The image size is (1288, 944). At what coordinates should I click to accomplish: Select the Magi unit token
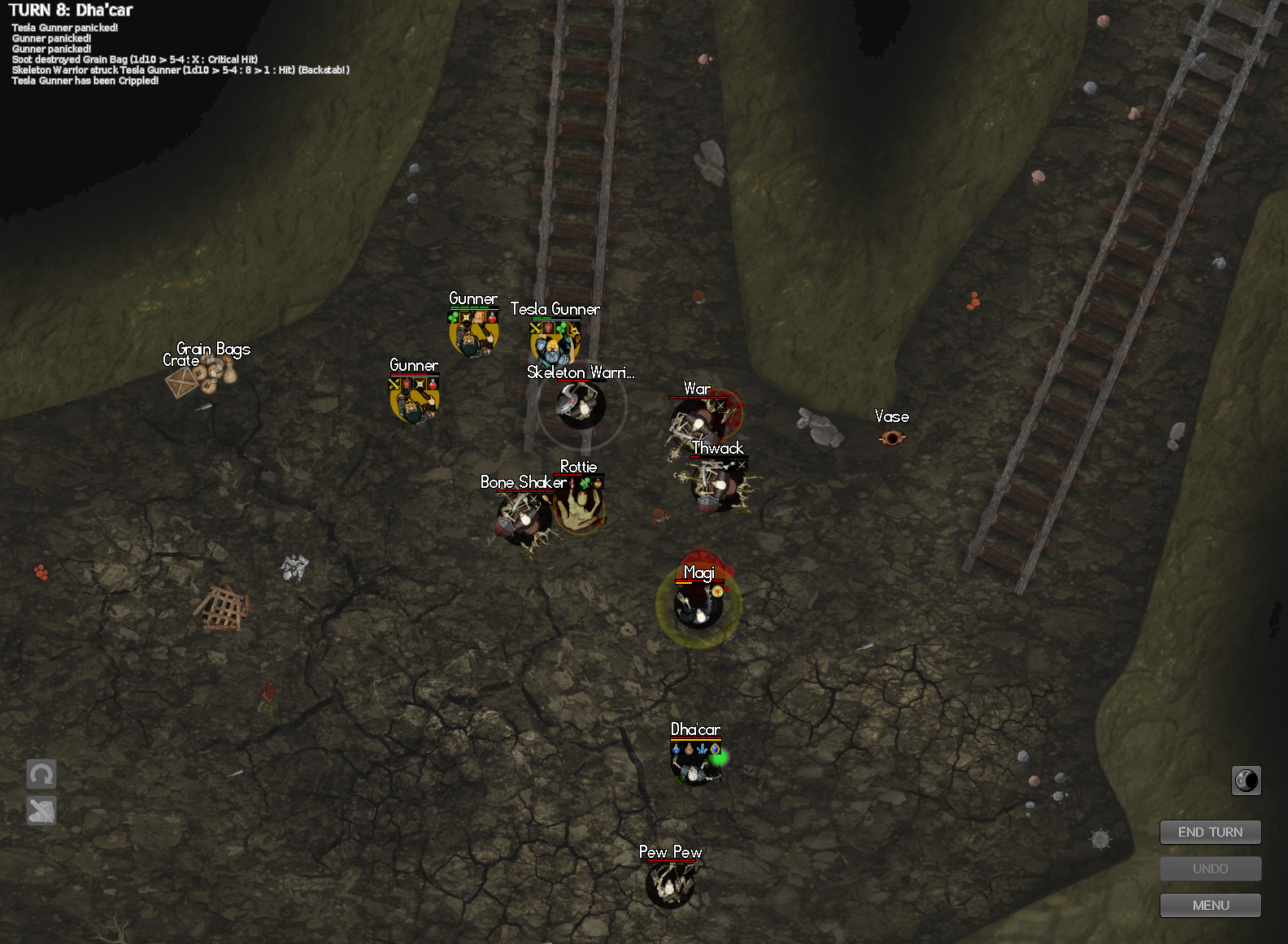click(x=698, y=607)
